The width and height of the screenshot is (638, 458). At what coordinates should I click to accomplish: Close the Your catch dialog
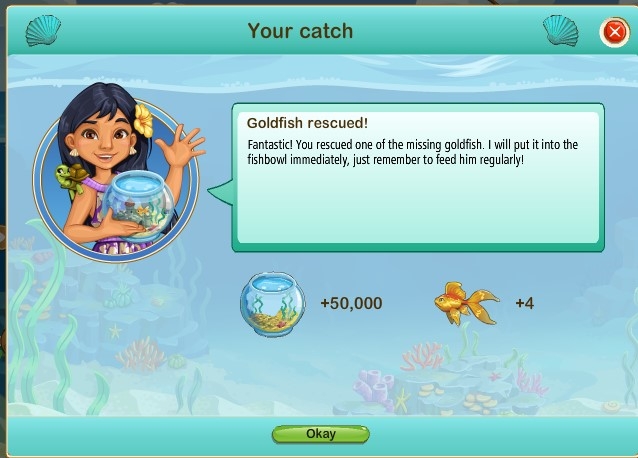tap(613, 32)
